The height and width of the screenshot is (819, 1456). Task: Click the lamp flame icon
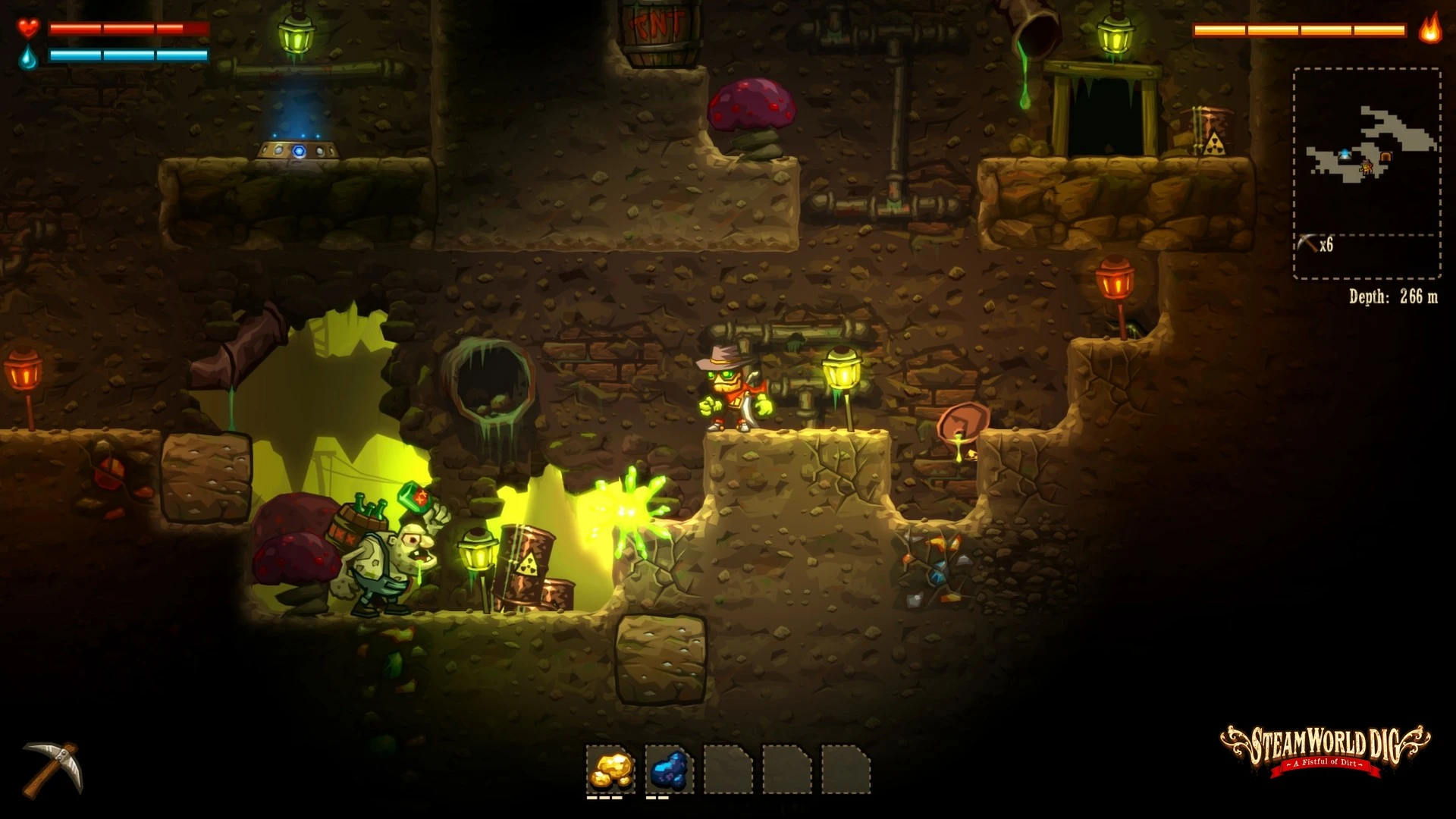point(1429,31)
